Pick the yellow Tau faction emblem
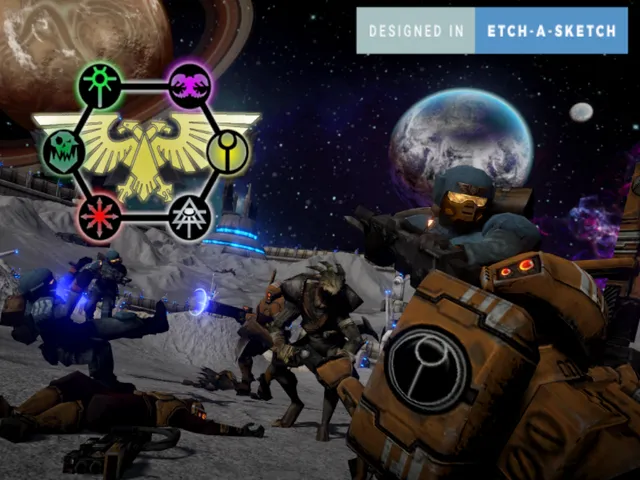Image resolution: width=640 pixels, height=480 pixels. click(228, 151)
